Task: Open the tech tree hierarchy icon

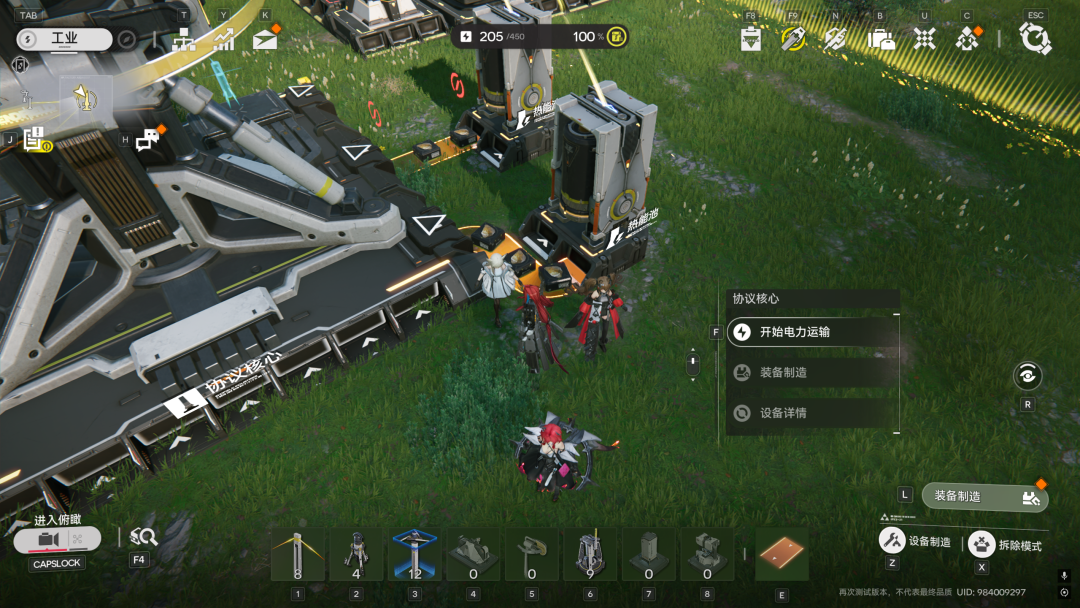Action: click(183, 40)
